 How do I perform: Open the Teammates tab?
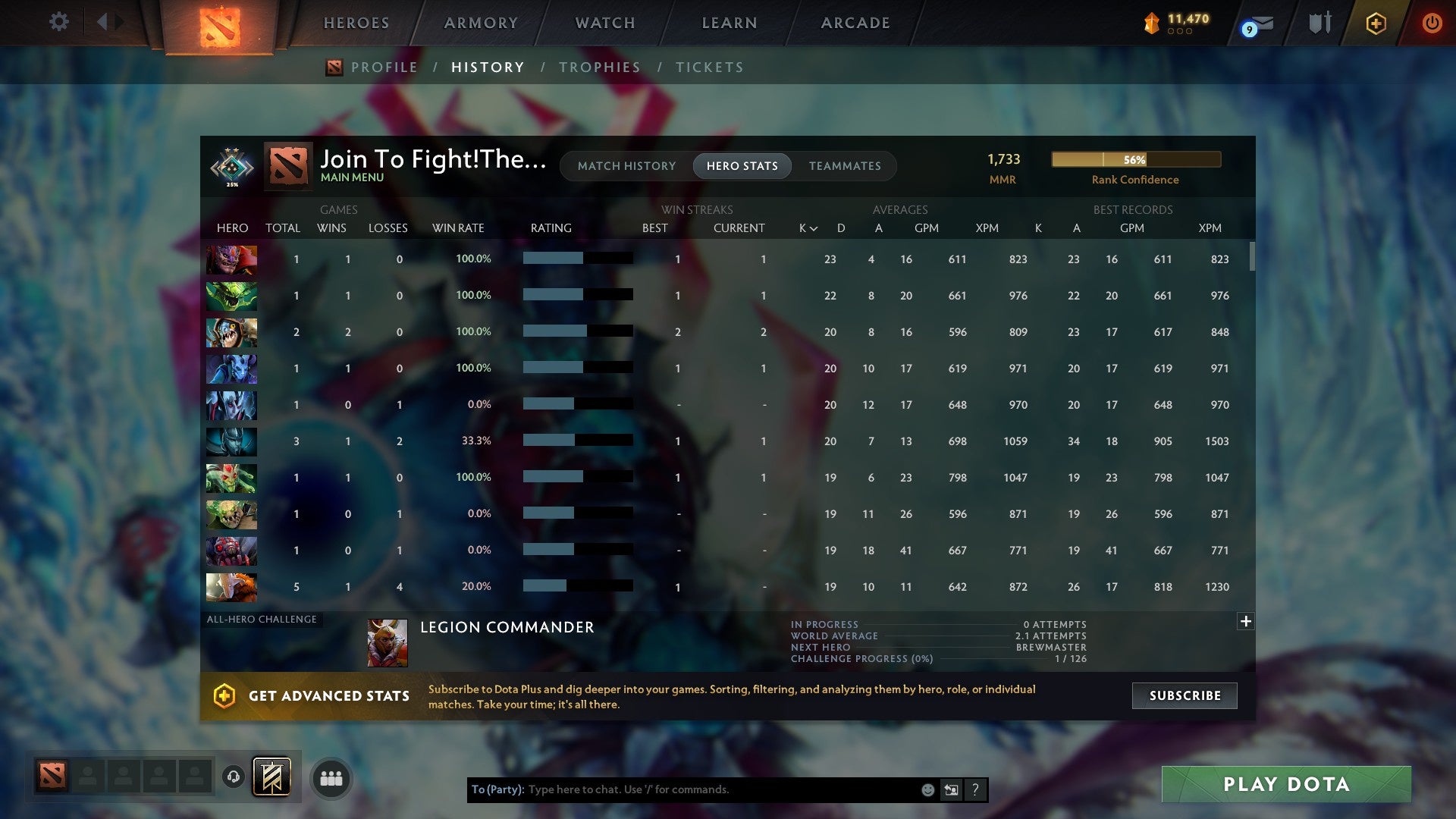pos(845,165)
